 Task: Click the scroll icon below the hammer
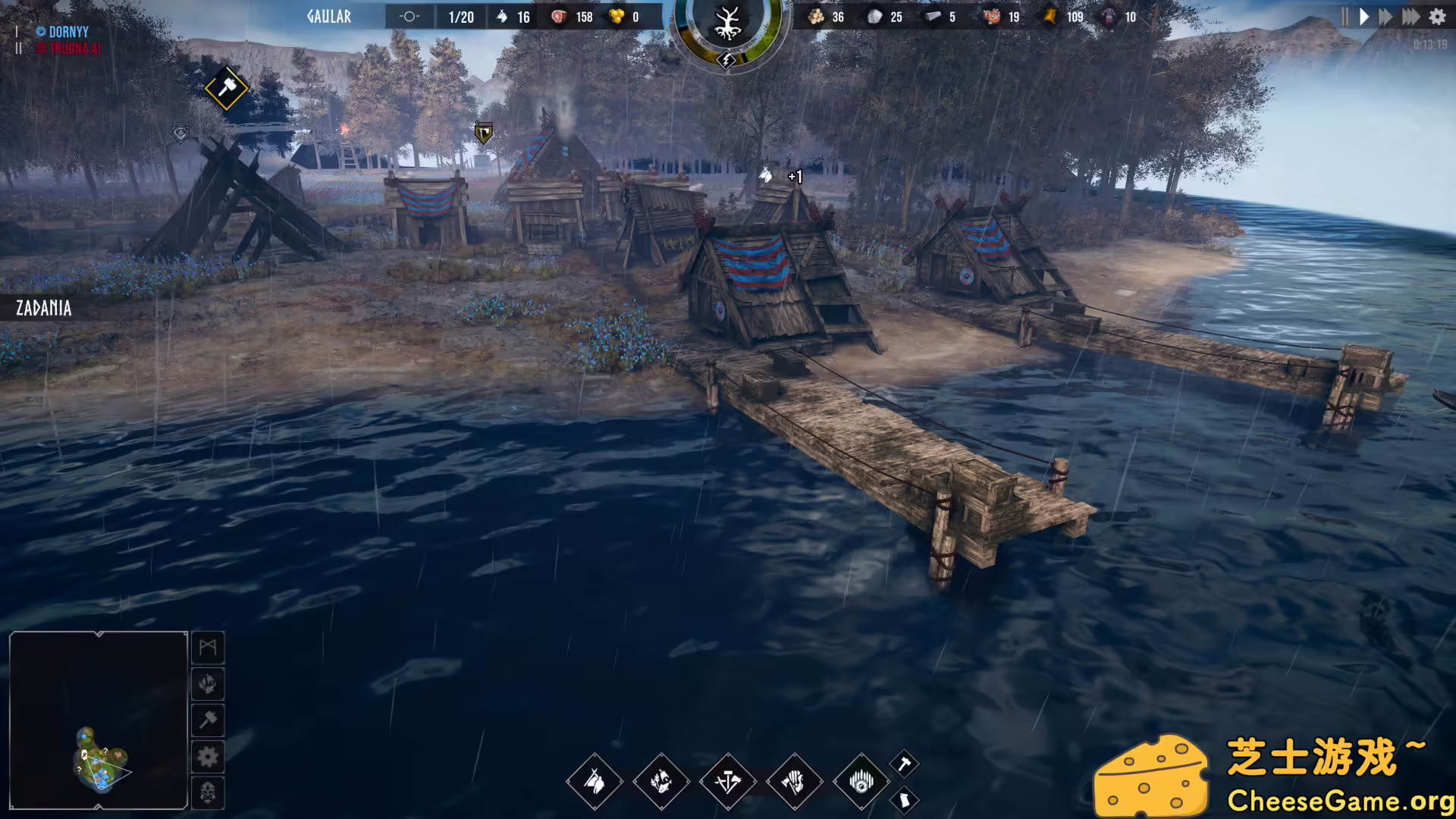point(903,799)
